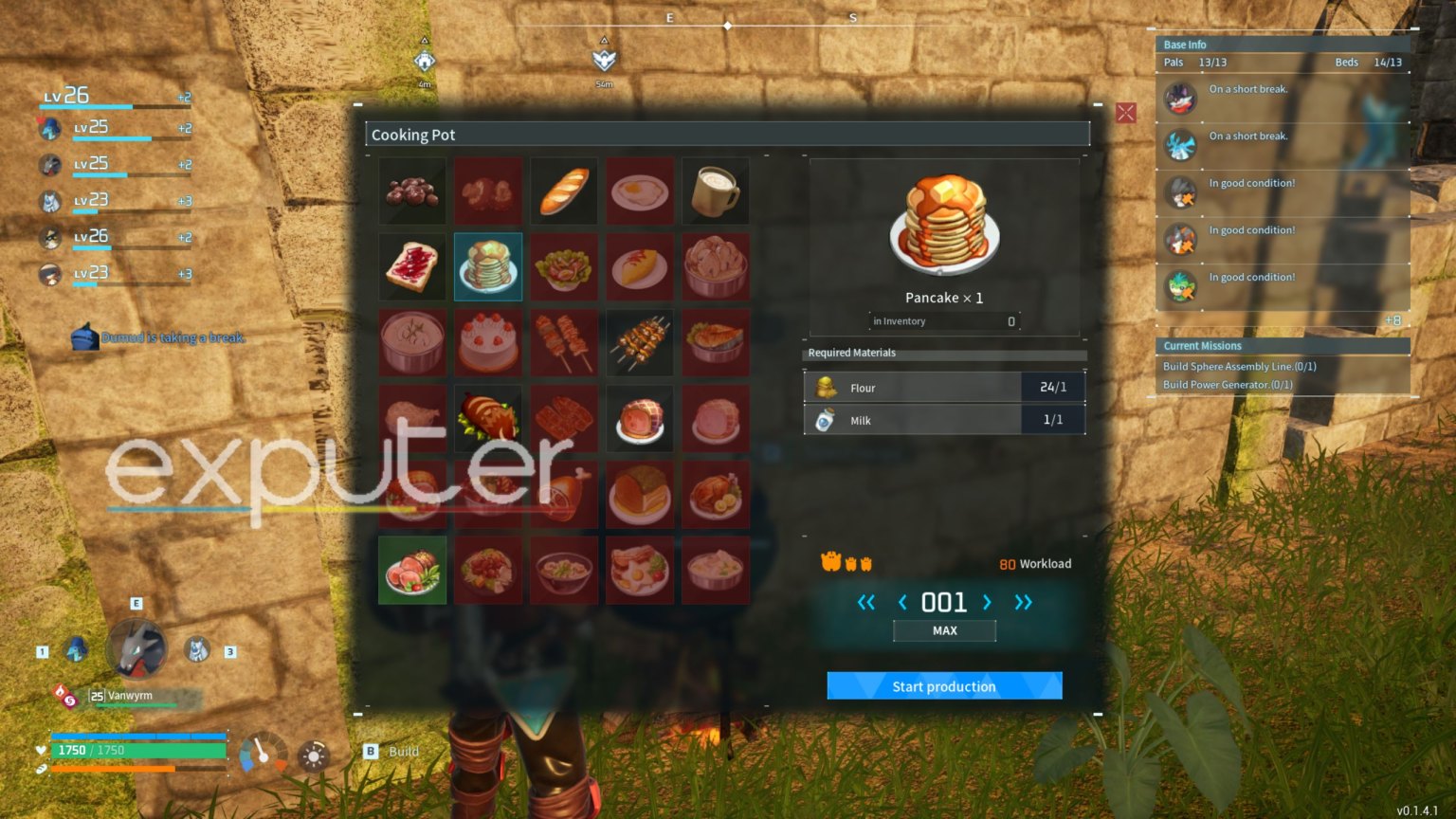
Task: Select the salad bowl recipe
Action: [x=564, y=267]
